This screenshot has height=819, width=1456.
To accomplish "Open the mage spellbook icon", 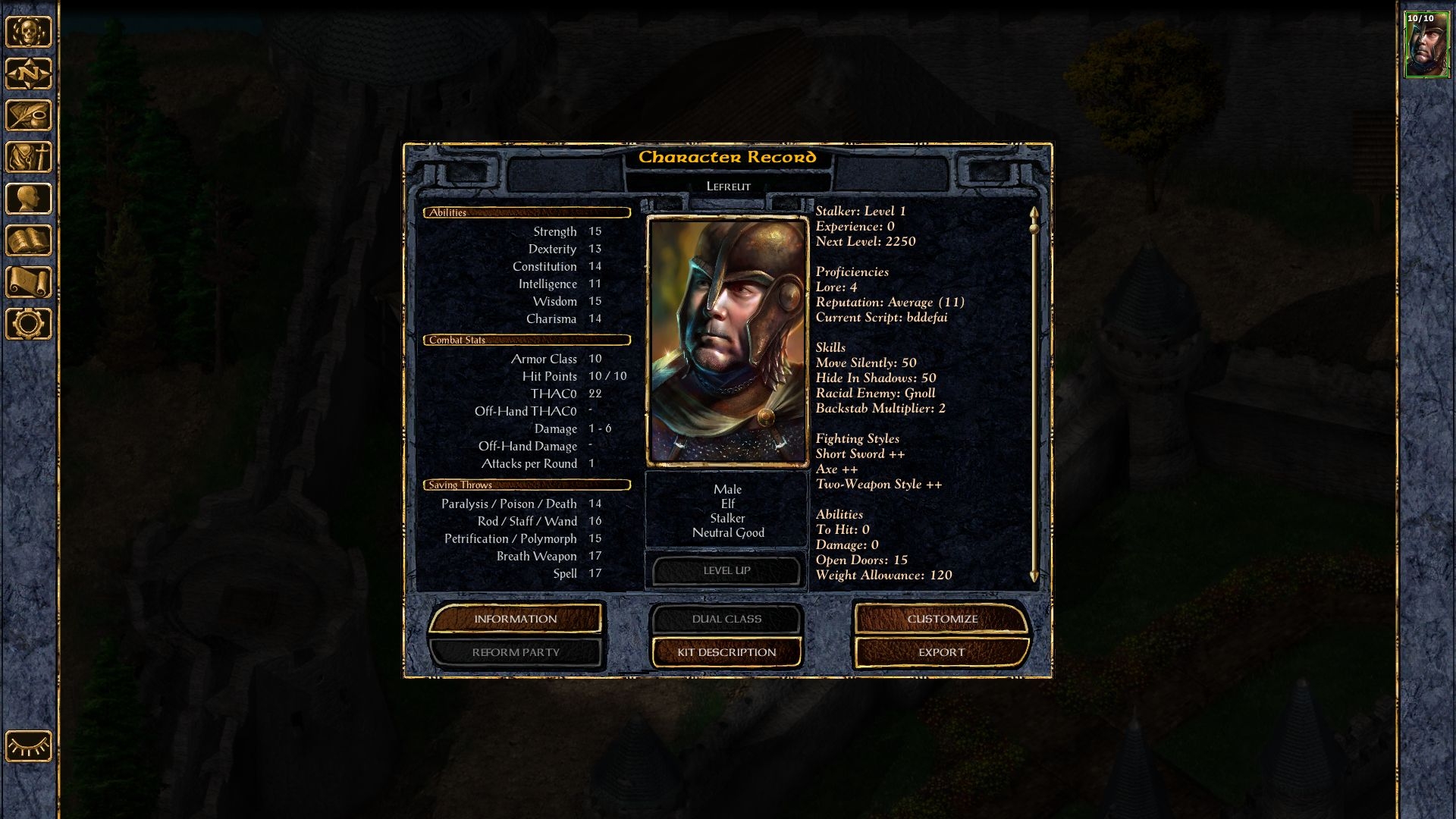I will 29,240.
